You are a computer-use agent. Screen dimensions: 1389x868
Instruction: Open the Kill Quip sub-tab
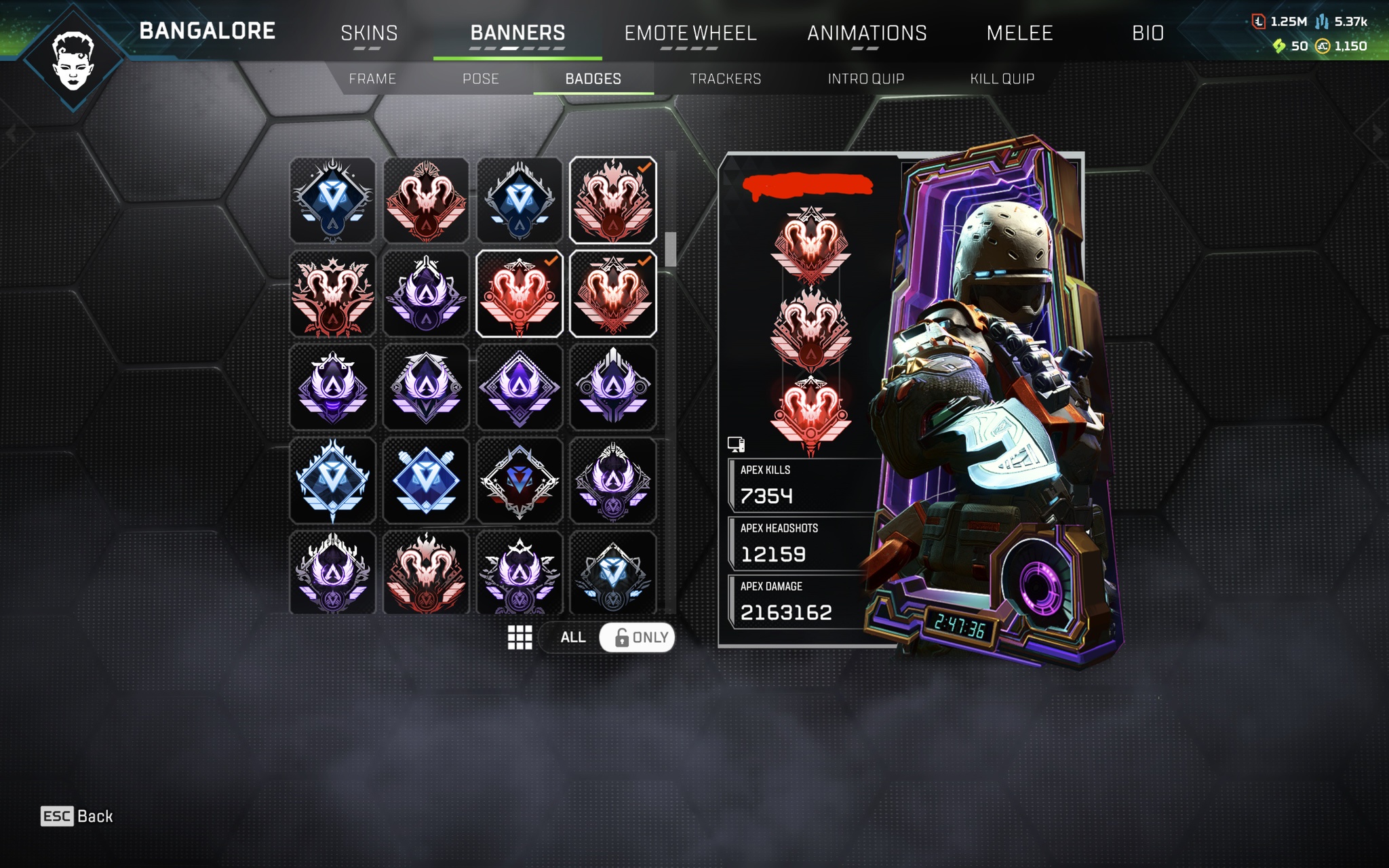coord(1002,79)
